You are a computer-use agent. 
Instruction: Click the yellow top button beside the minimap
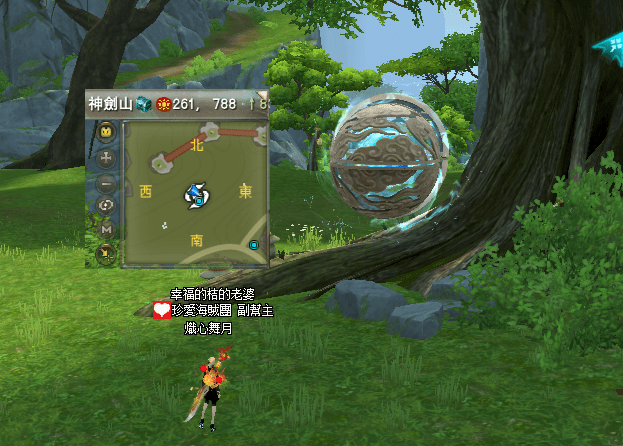pyautogui.click(x=106, y=132)
